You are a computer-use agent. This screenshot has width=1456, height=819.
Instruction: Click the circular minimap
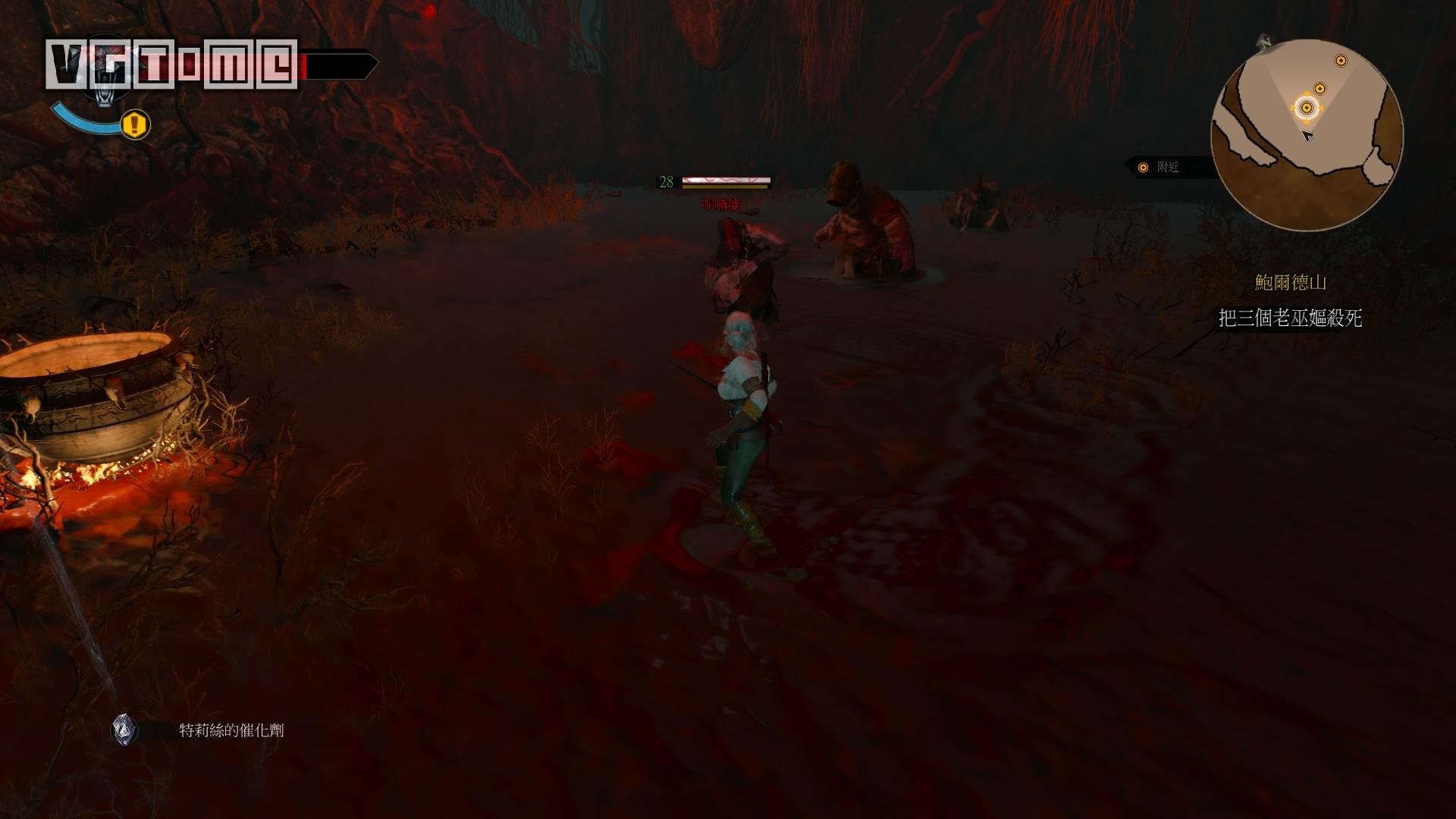coord(1307,135)
